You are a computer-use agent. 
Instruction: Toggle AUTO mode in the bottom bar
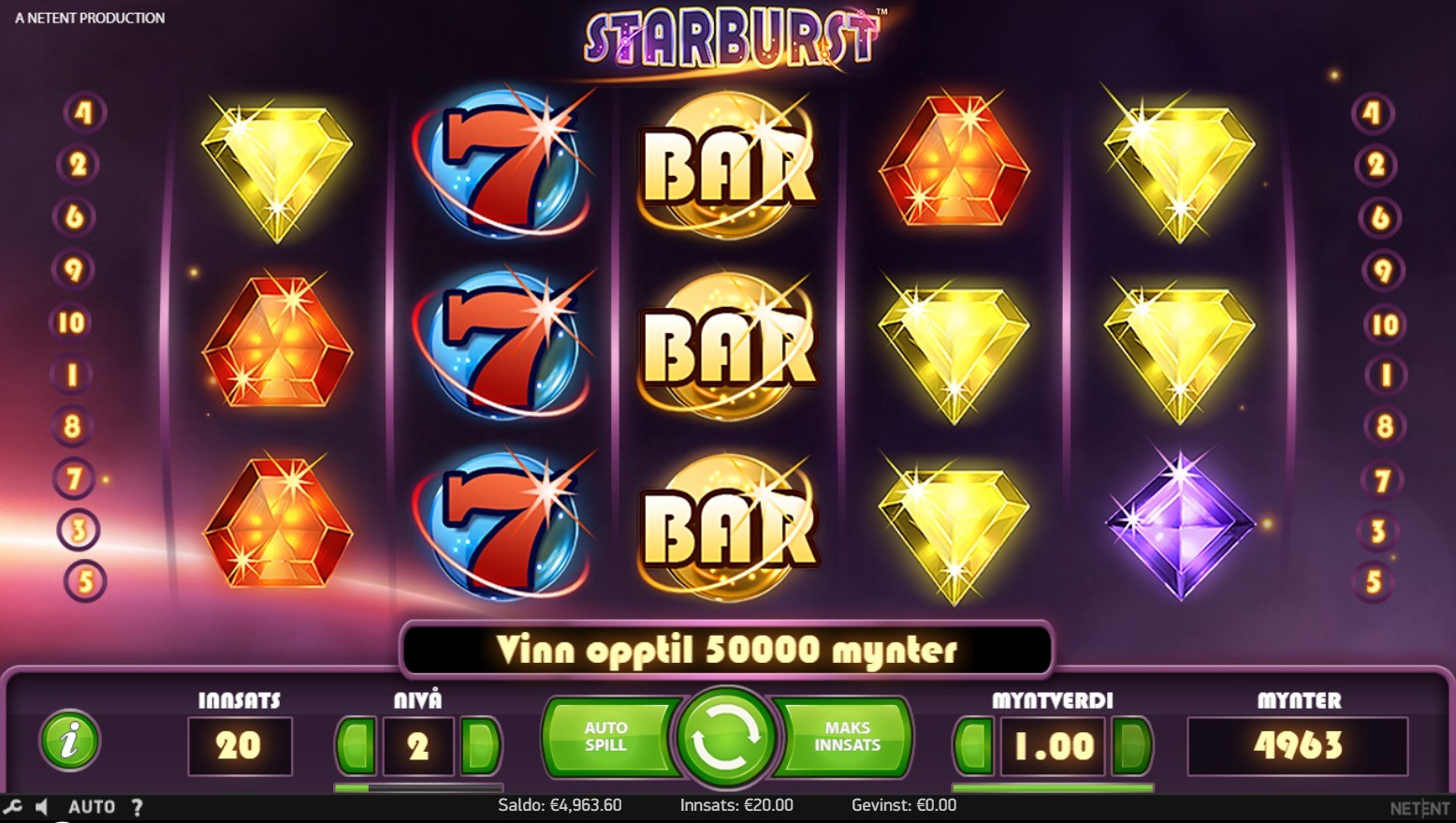(91, 806)
